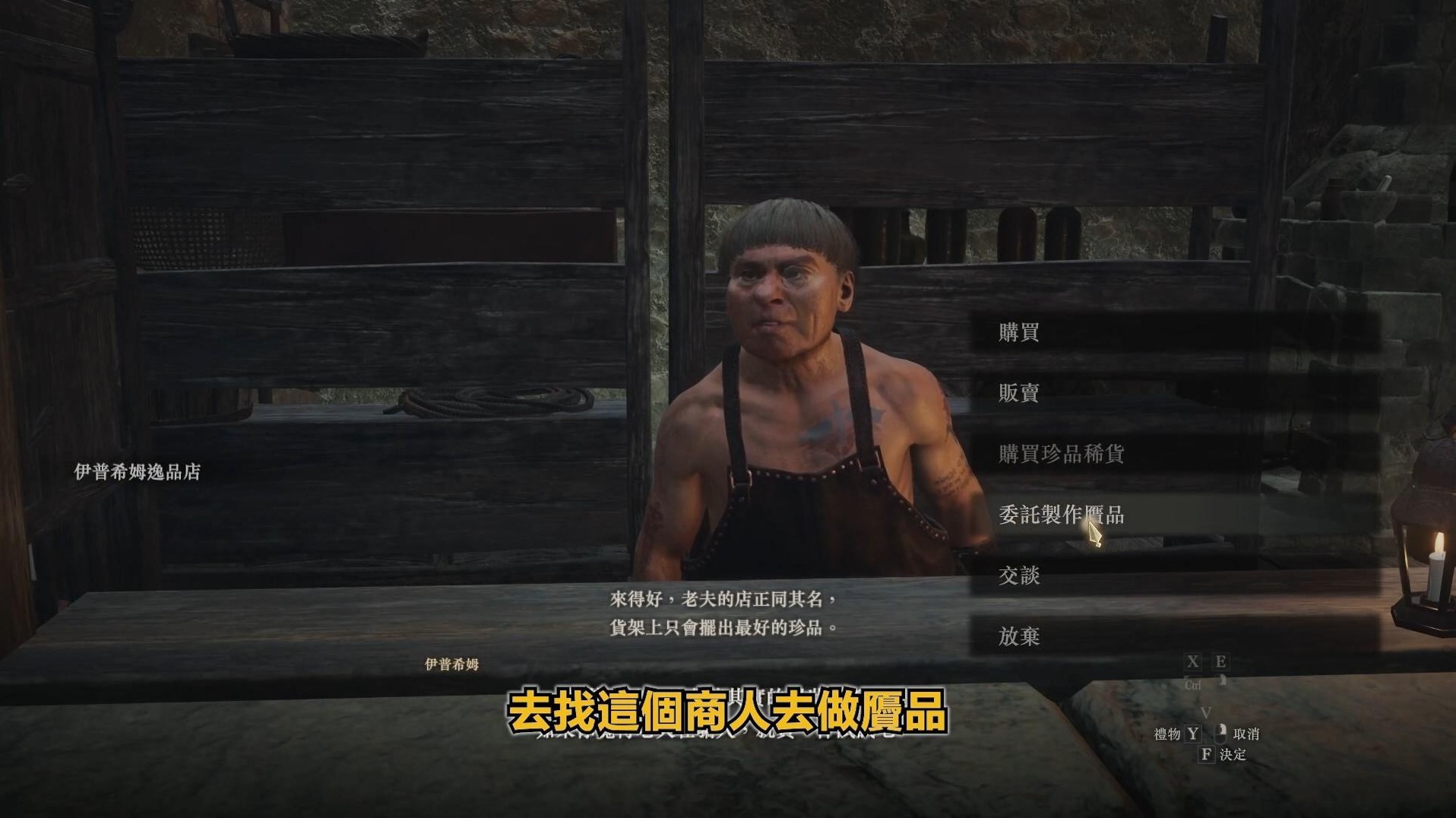Click the greyed-out 購買珍品稀貨 option
1456x818 pixels.
(1060, 455)
